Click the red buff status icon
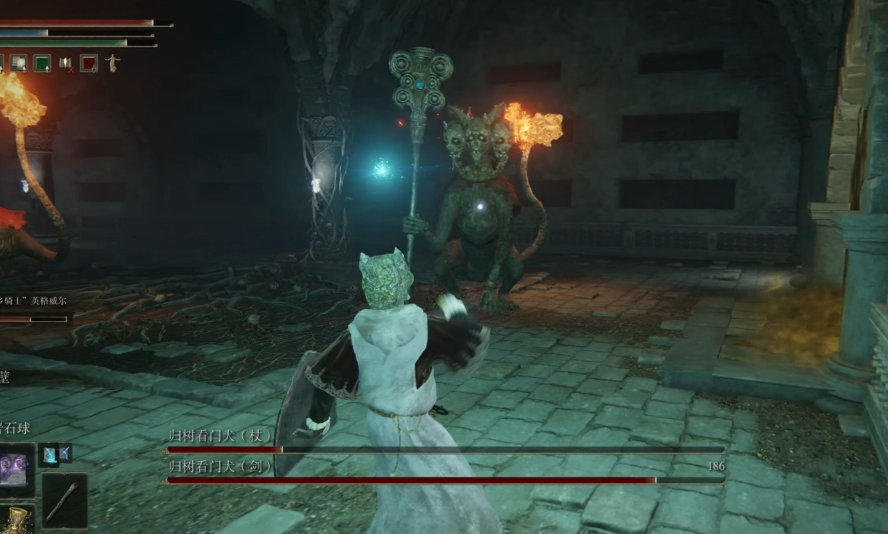 pyautogui.click(x=89, y=63)
